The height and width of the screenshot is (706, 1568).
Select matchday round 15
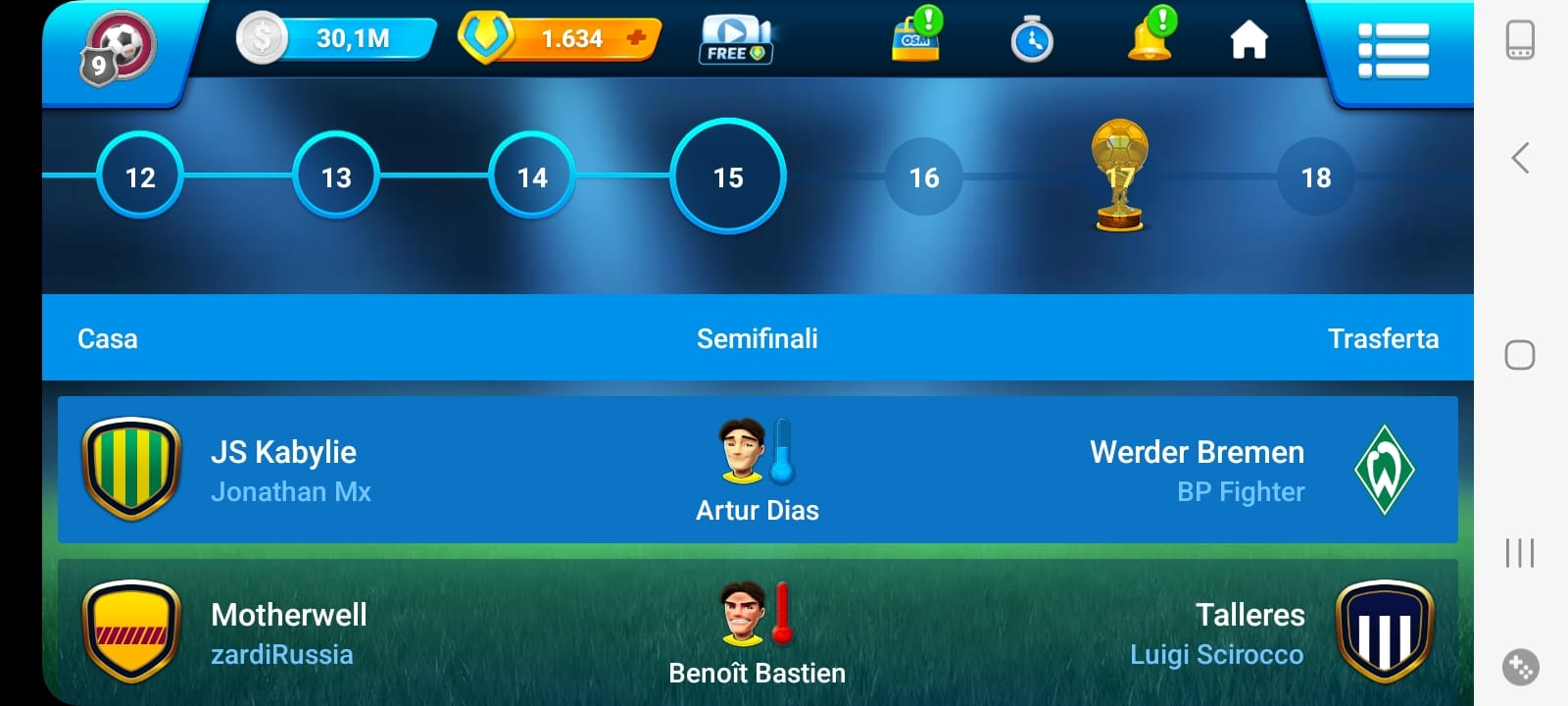click(728, 176)
